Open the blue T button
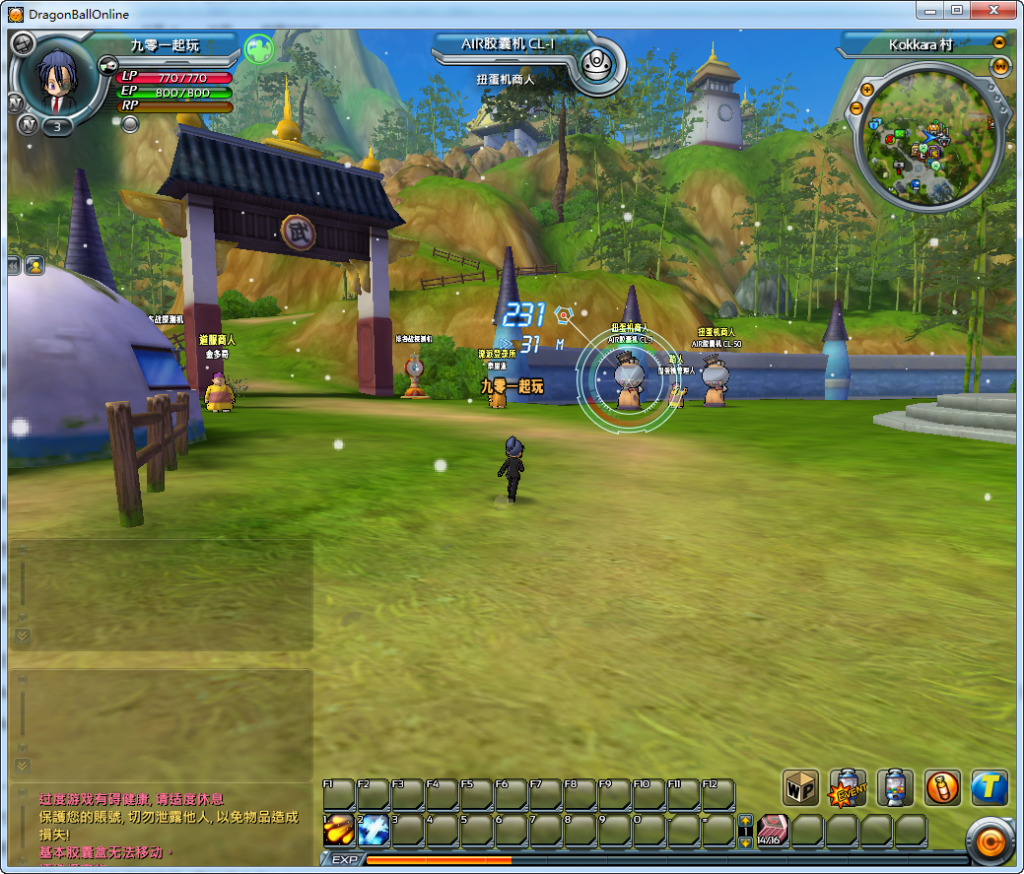 989,787
